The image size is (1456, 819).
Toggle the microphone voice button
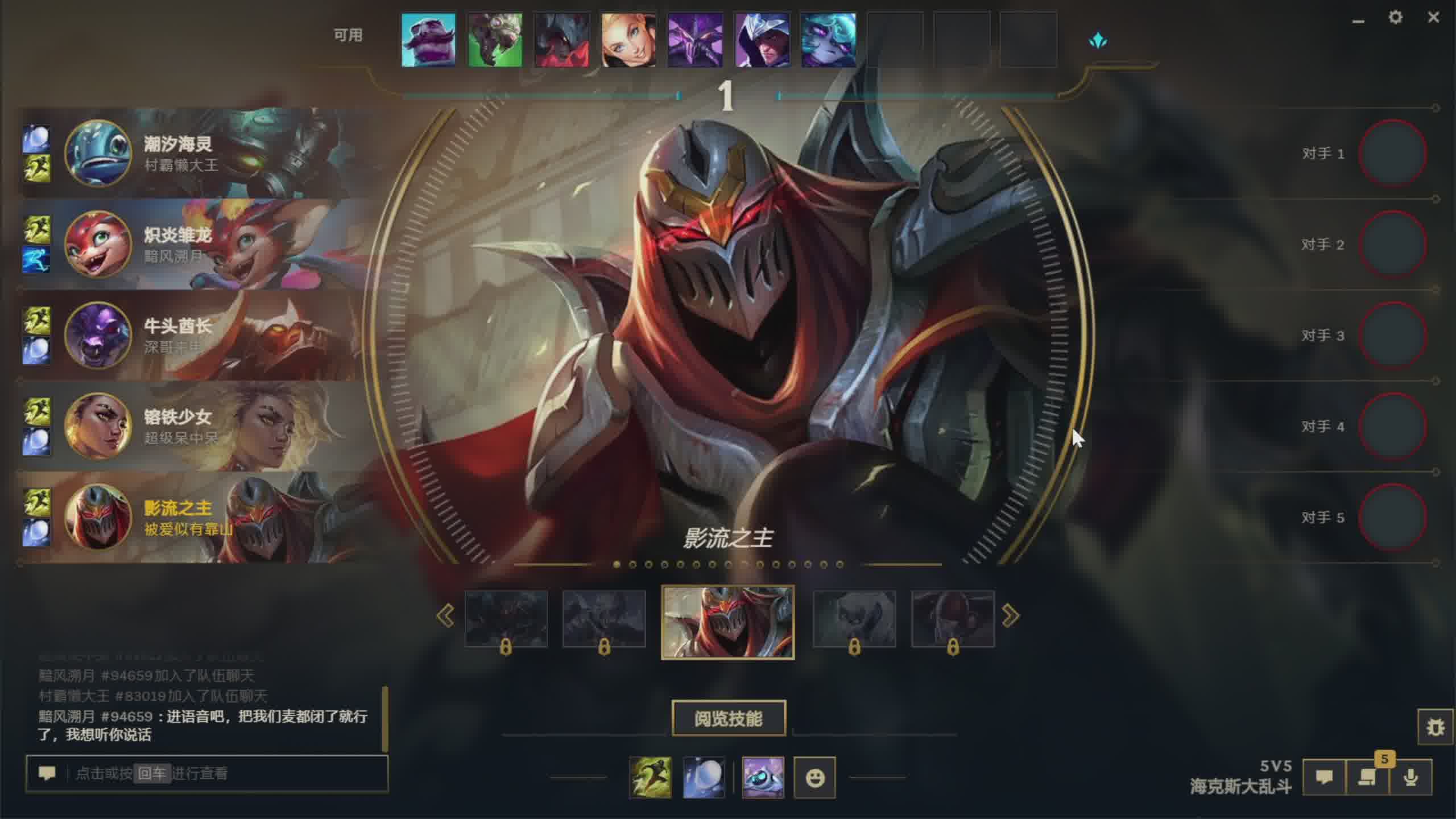(x=1410, y=777)
